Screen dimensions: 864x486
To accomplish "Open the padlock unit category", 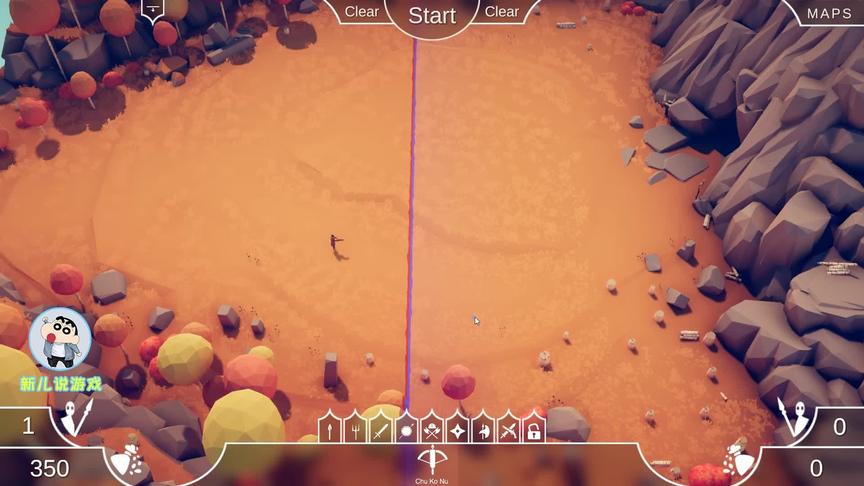I will click(534, 430).
